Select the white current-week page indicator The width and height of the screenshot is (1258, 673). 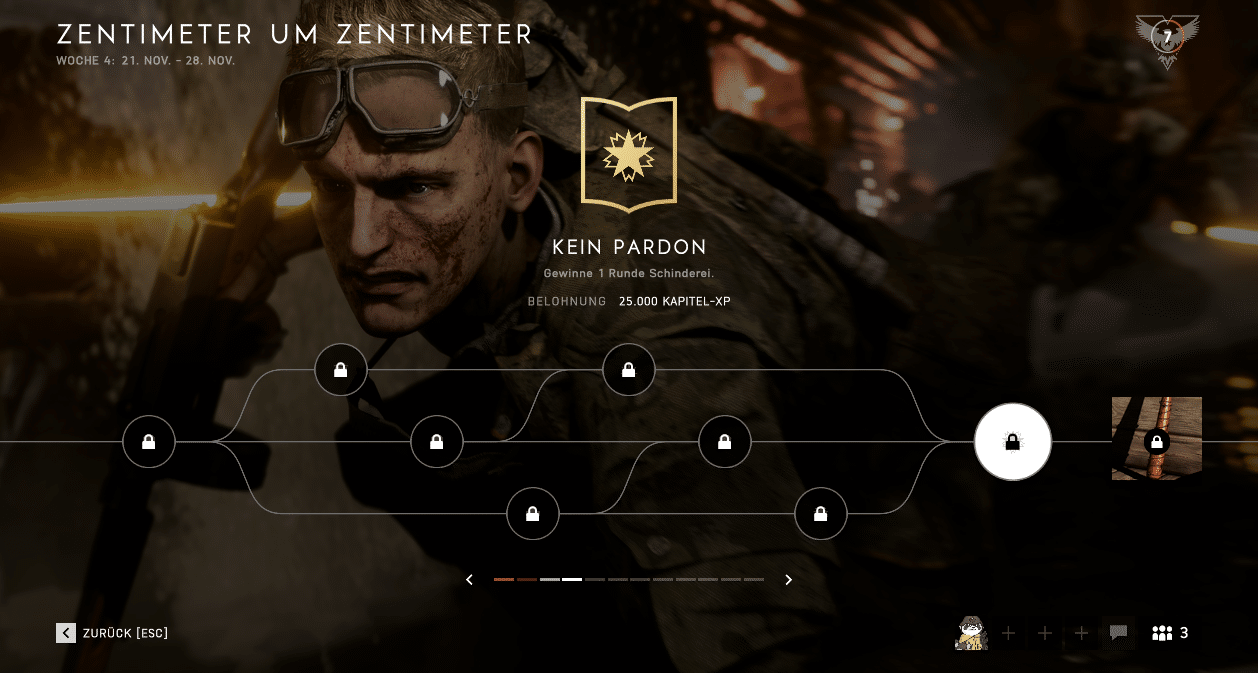tap(572, 580)
